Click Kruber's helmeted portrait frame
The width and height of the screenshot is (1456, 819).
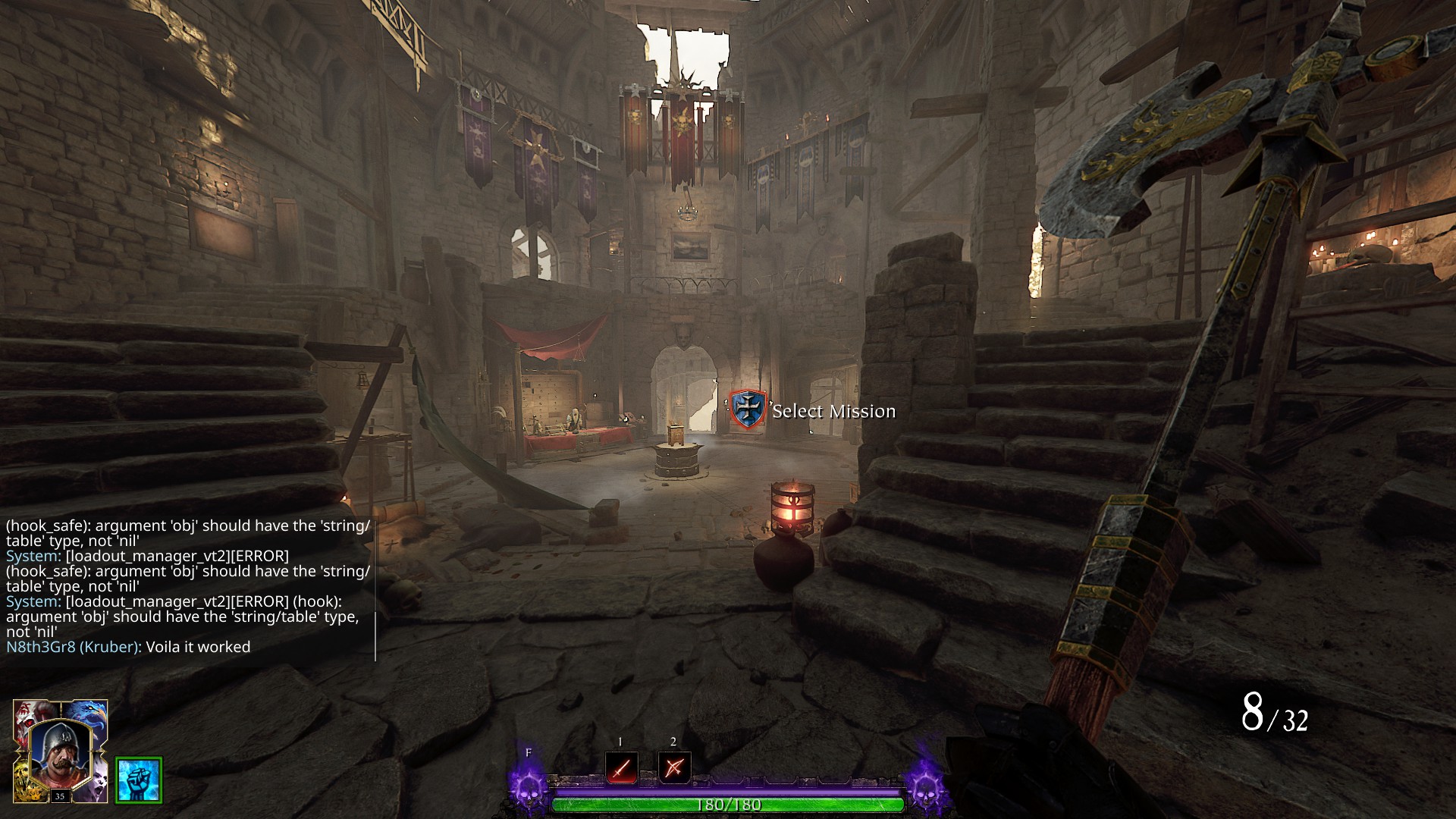point(60,752)
